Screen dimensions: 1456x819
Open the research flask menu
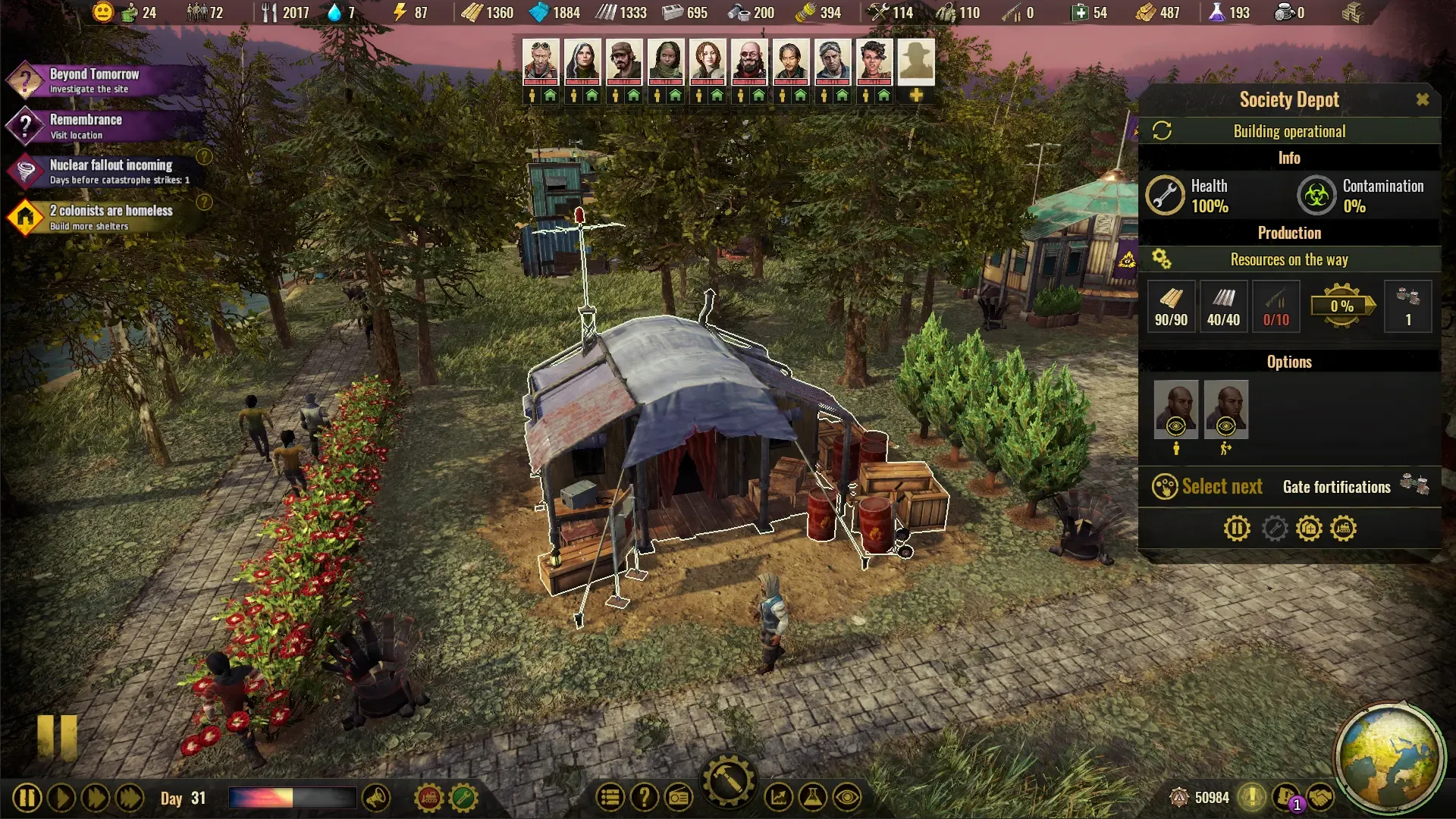(x=812, y=798)
